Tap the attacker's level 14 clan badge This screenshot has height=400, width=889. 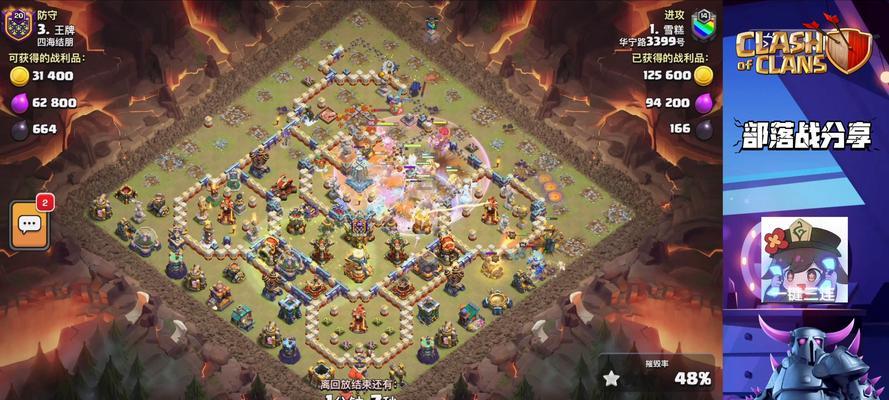(x=703, y=22)
